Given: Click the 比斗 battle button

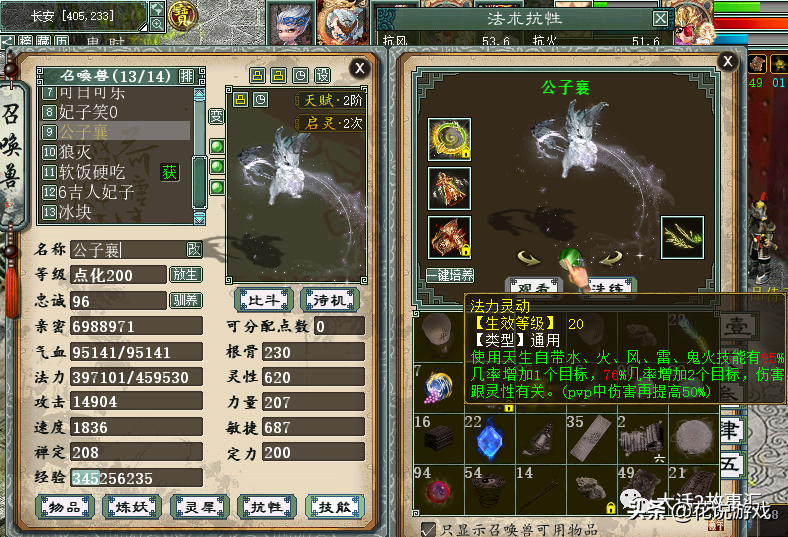Looking at the screenshot, I should click(x=263, y=300).
